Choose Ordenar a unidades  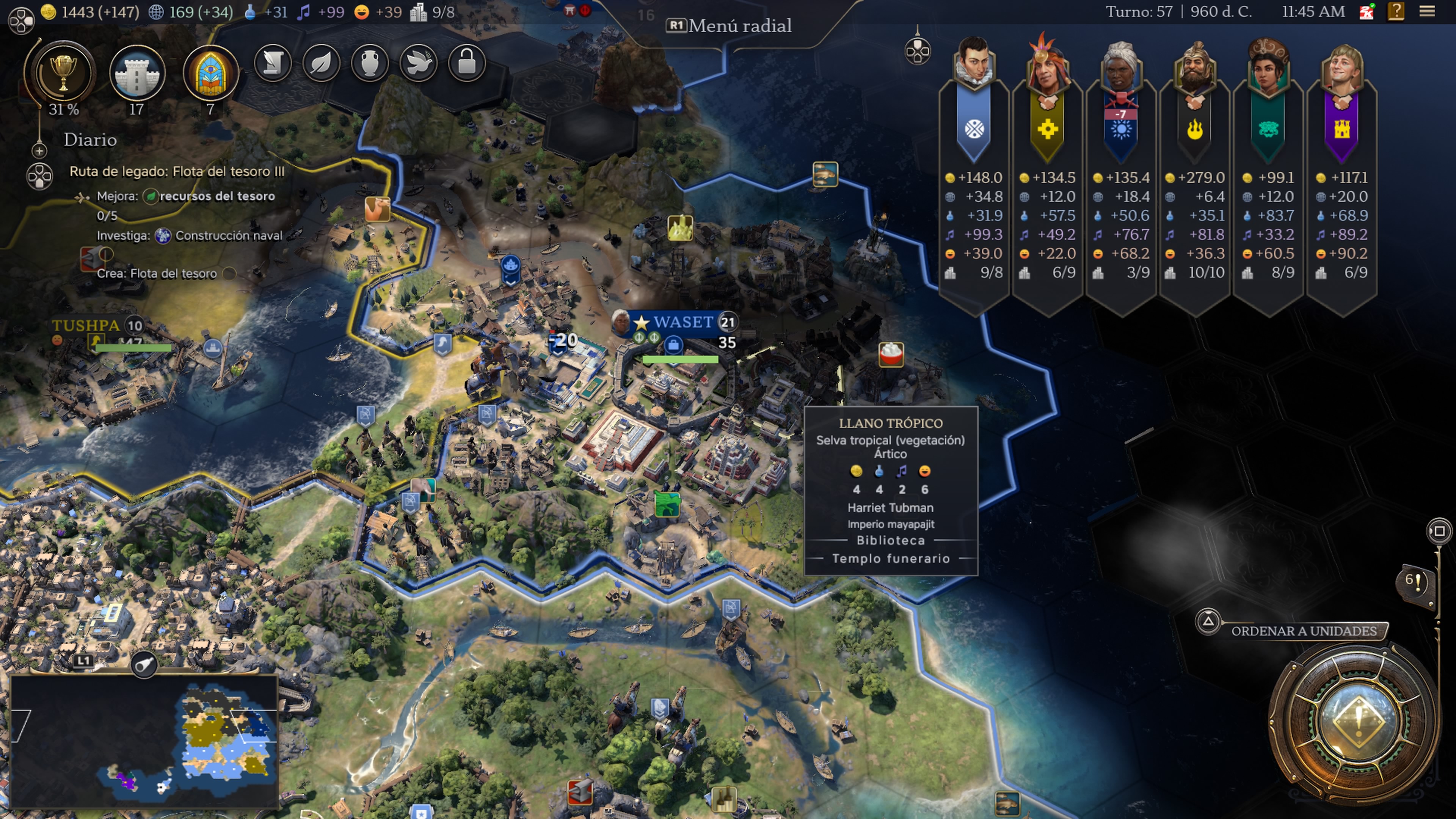pos(1304,631)
